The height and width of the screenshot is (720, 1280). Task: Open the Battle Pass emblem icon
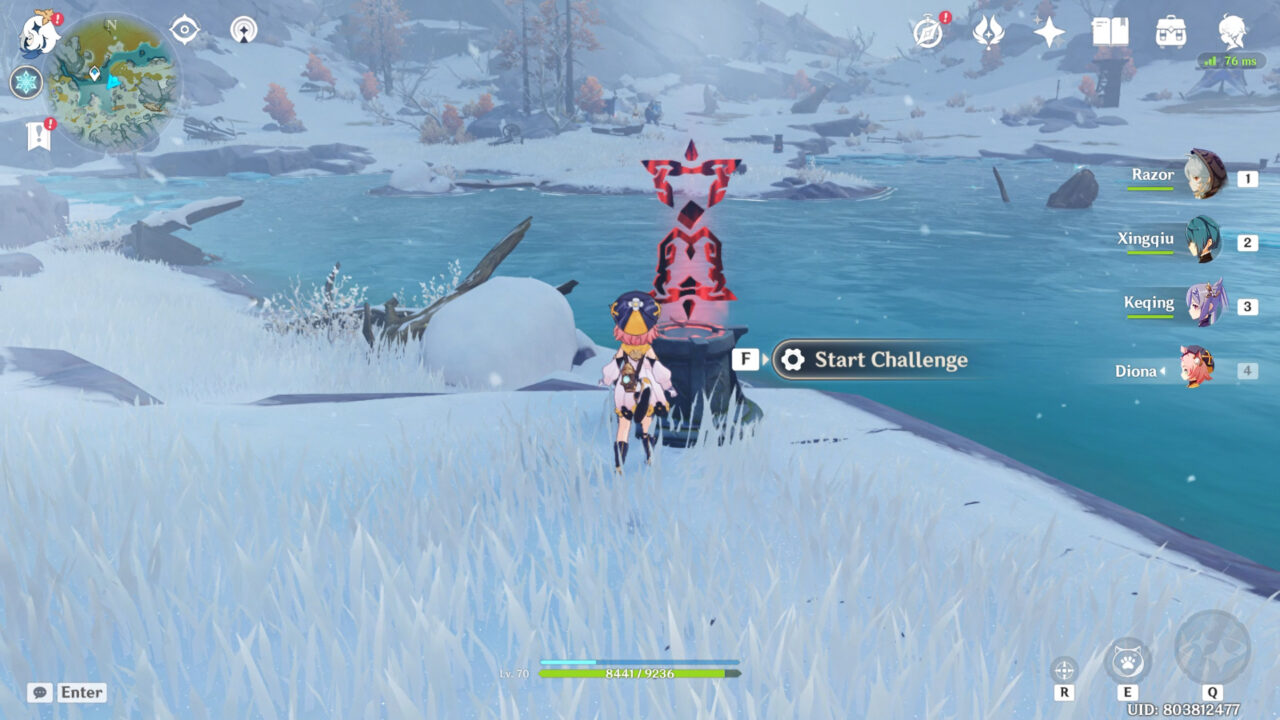click(988, 33)
